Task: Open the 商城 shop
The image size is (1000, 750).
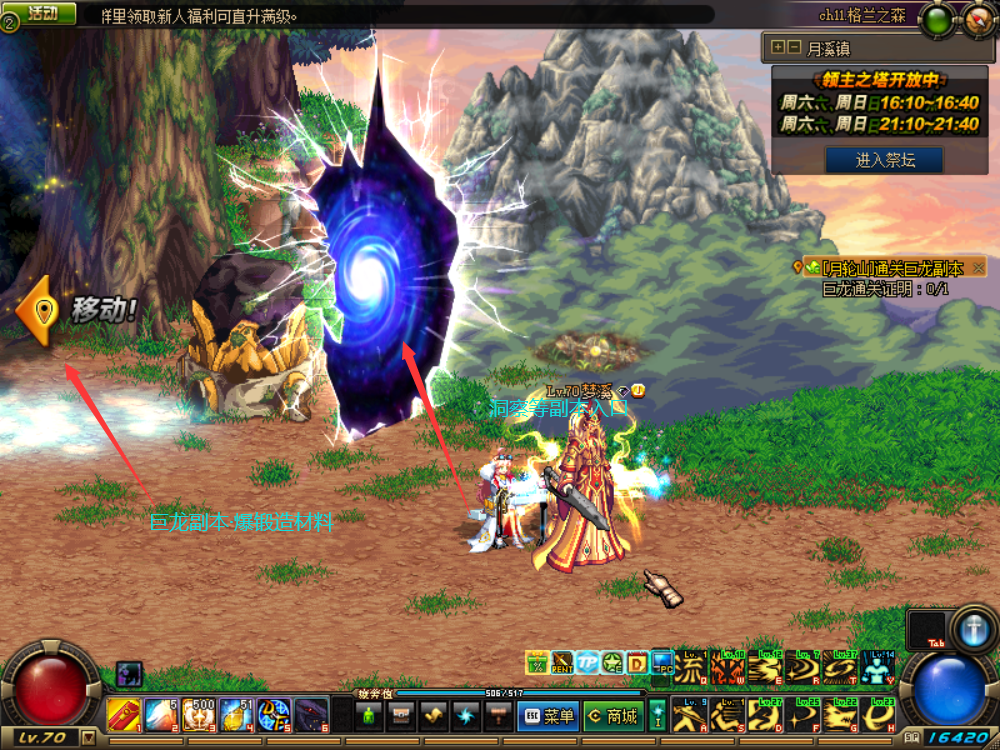Action: (611, 716)
